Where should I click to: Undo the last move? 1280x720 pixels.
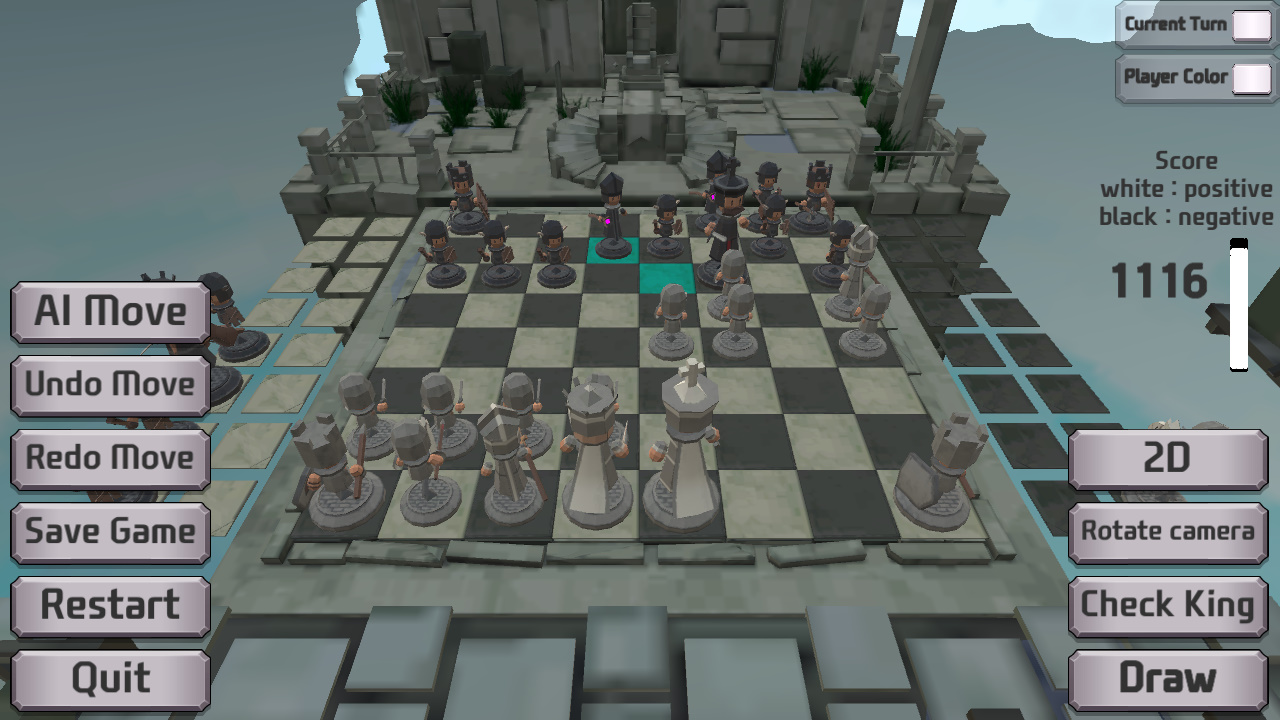click(110, 385)
